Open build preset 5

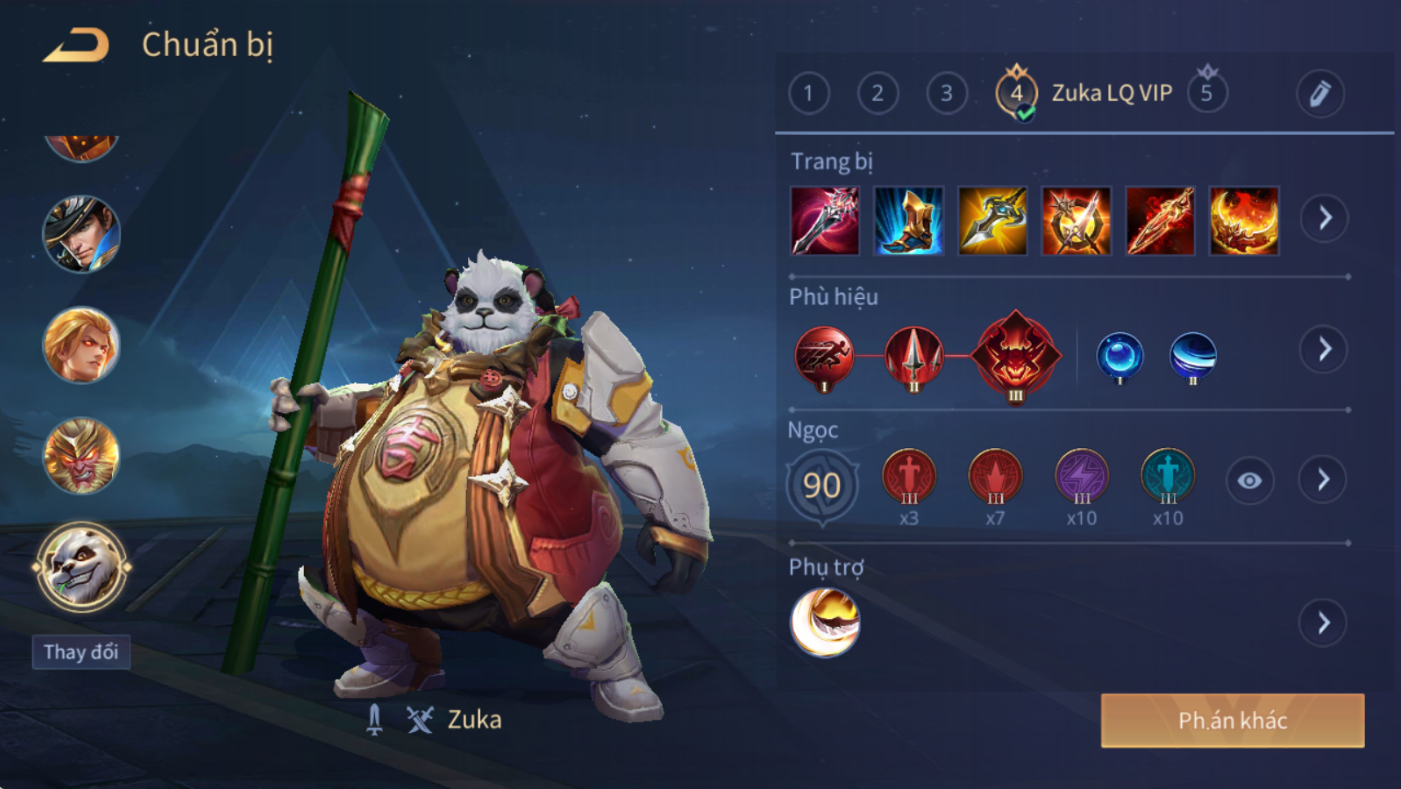coord(1207,93)
